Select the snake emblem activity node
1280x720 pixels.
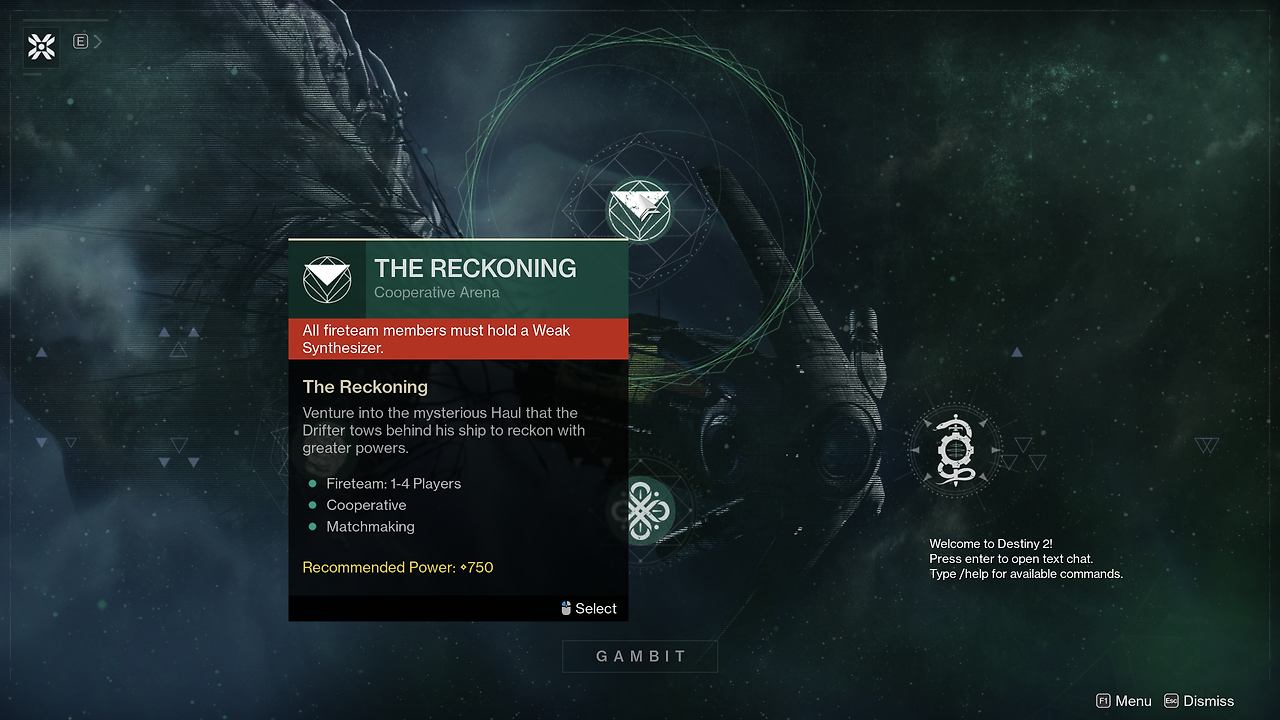click(x=953, y=451)
